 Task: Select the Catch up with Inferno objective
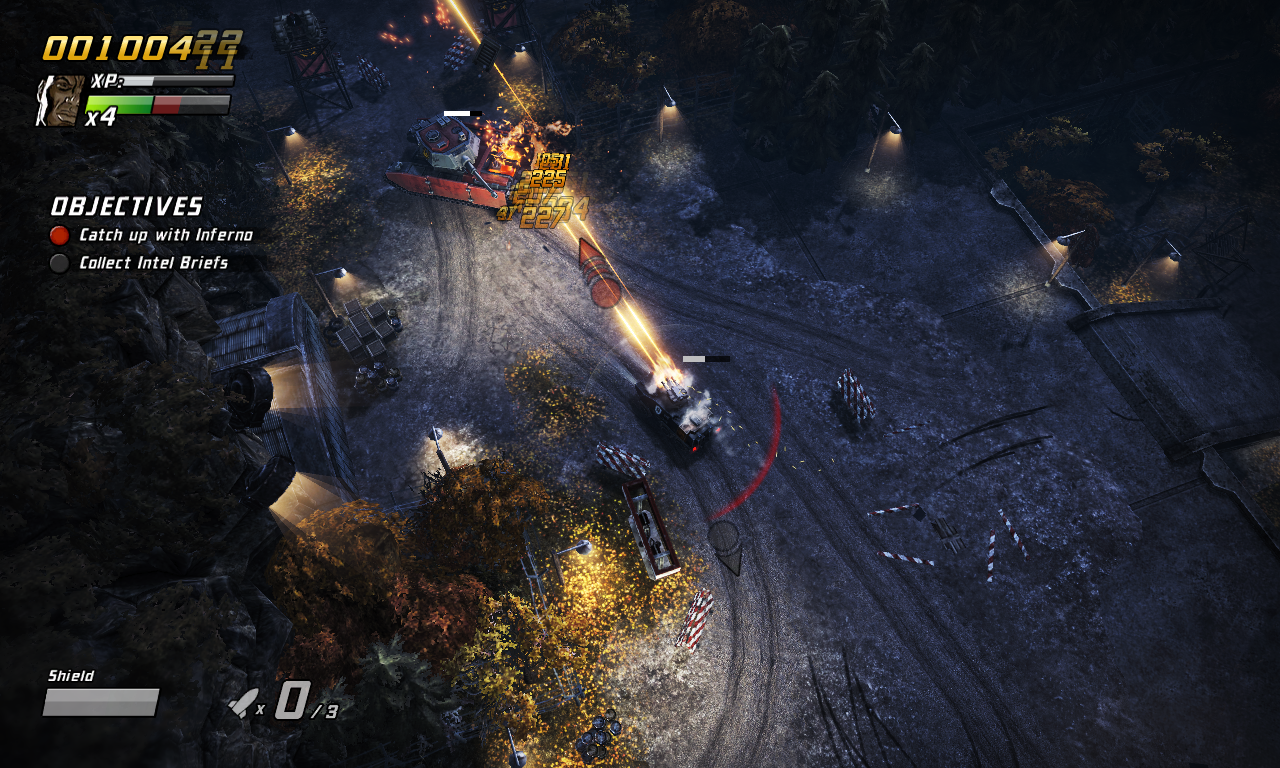[x=165, y=235]
